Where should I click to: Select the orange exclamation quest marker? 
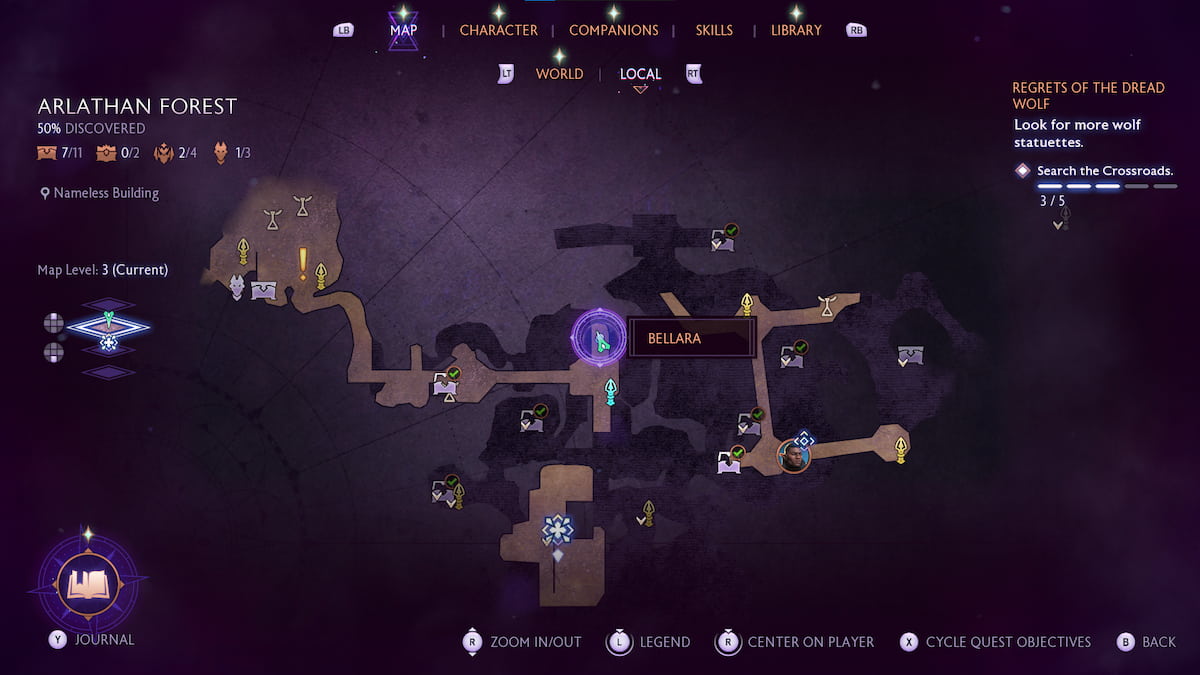tap(302, 263)
